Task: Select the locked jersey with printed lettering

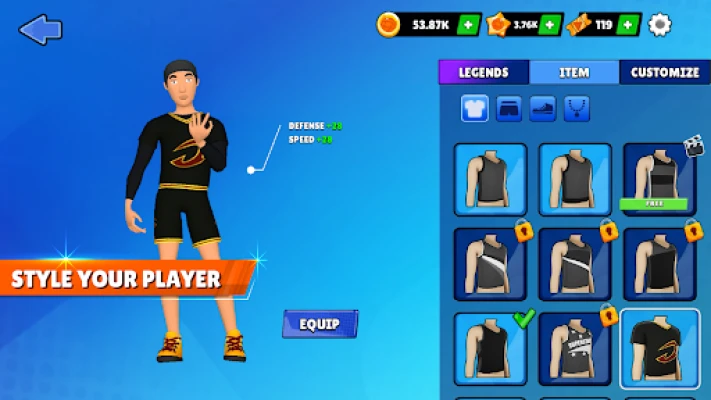Action: click(x=575, y=349)
